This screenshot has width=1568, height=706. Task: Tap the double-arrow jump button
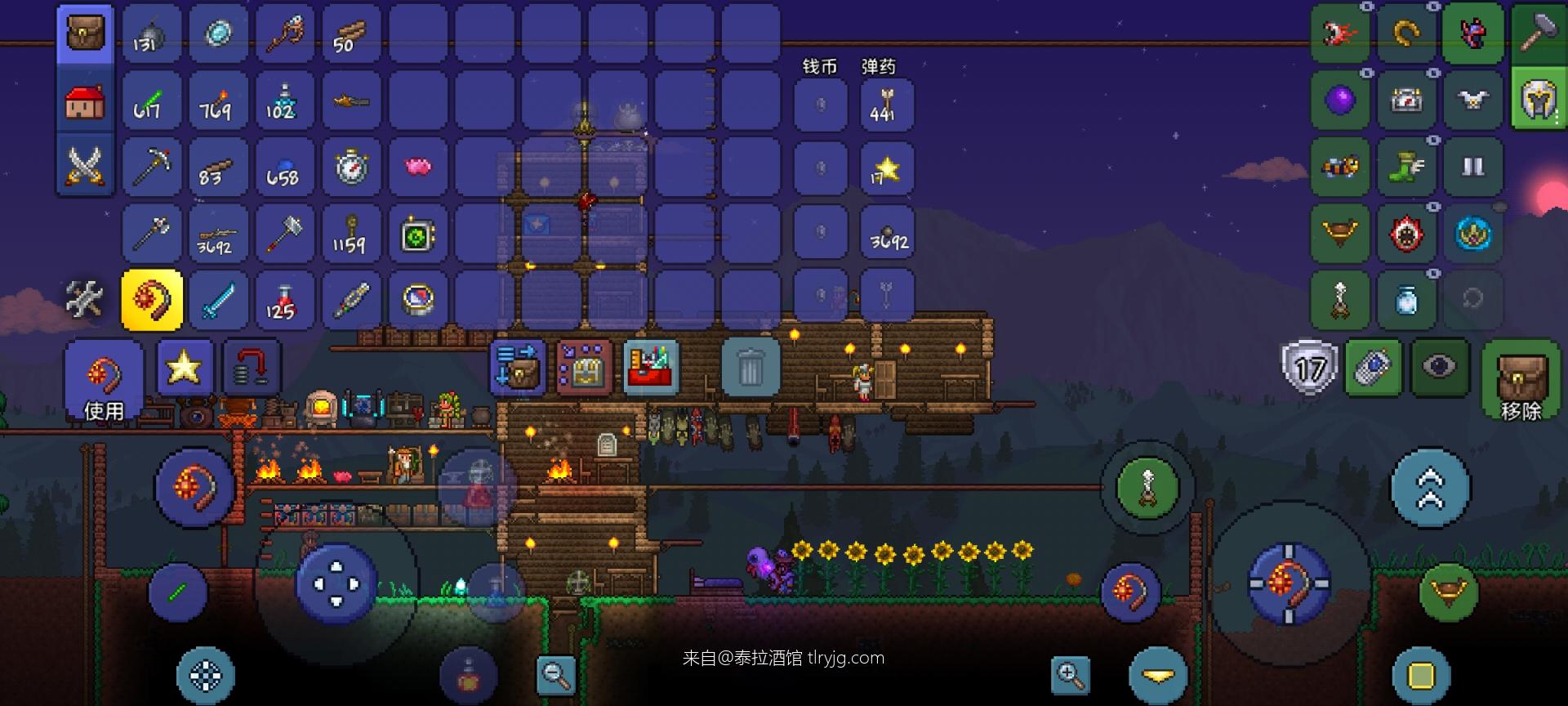pyautogui.click(x=1430, y=488)
